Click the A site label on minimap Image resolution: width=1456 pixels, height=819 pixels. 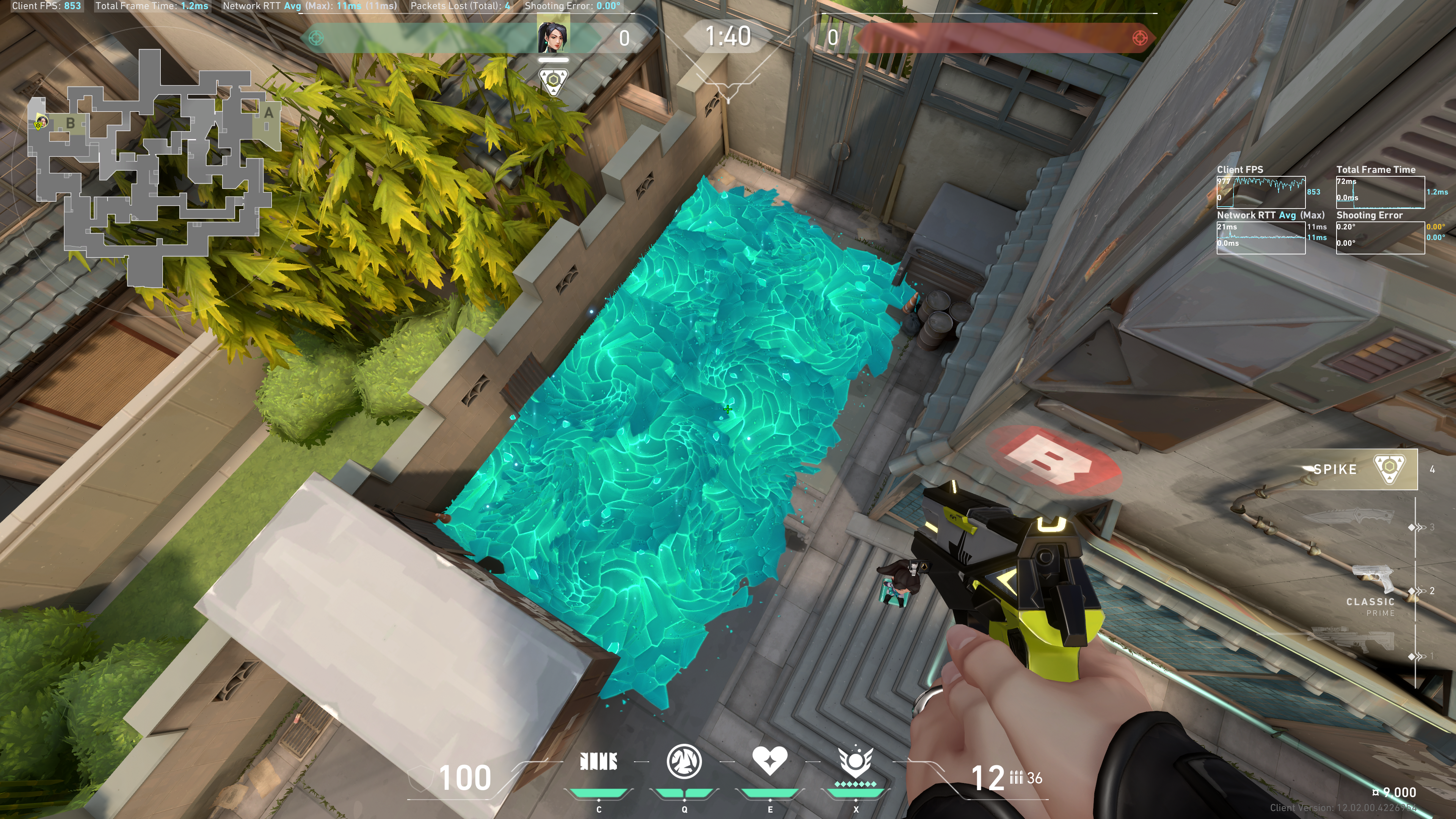(x=268, y=113)
